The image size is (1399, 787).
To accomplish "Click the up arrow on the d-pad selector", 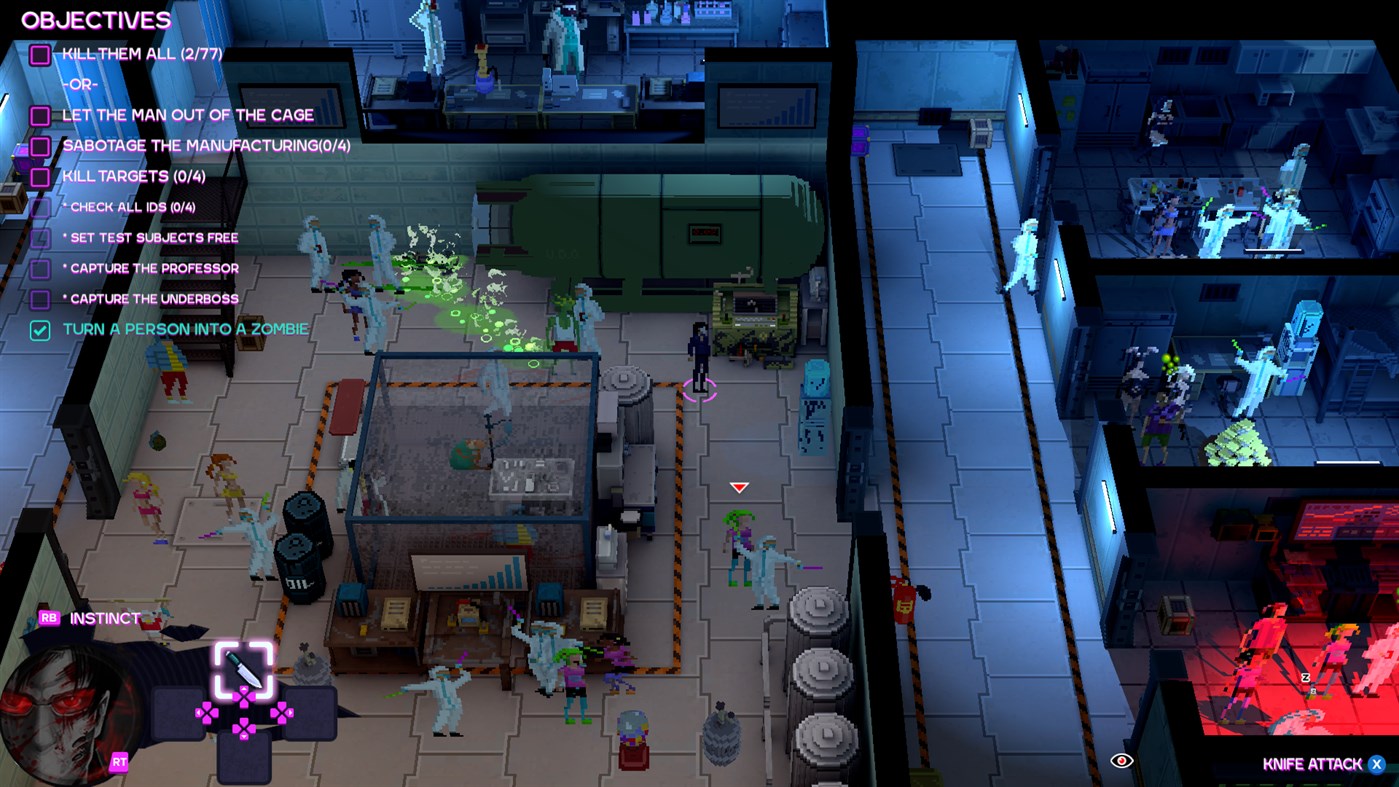I will pyautogui.click(x=243, y=693).
